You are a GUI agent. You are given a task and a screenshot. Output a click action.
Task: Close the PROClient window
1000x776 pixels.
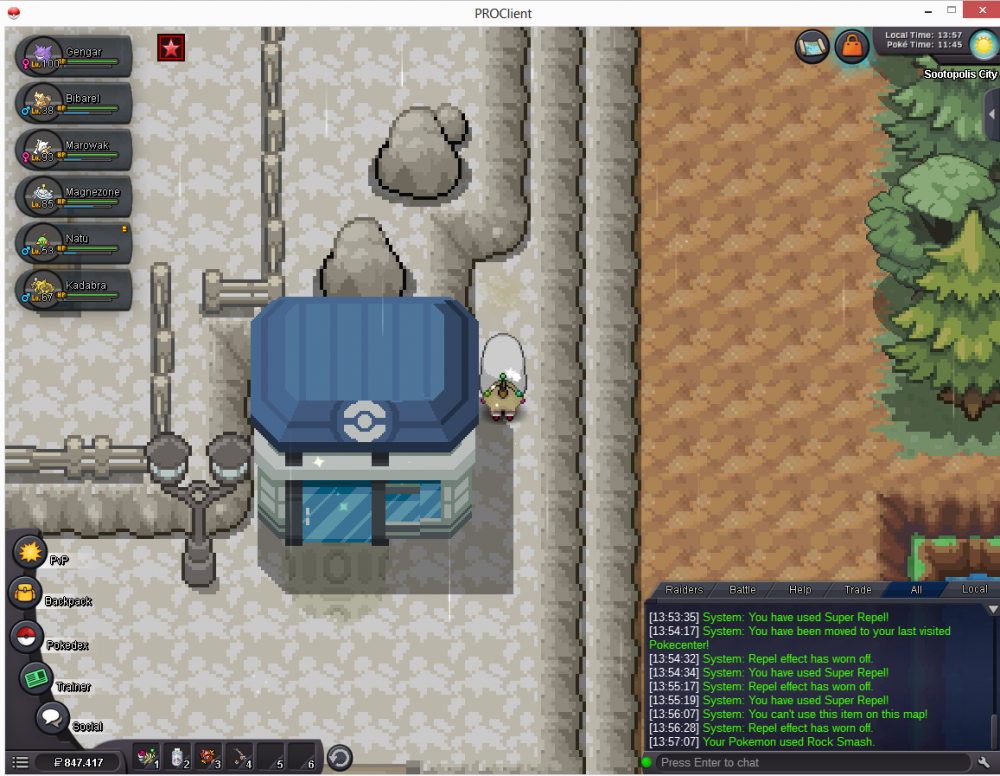point(975,12)
